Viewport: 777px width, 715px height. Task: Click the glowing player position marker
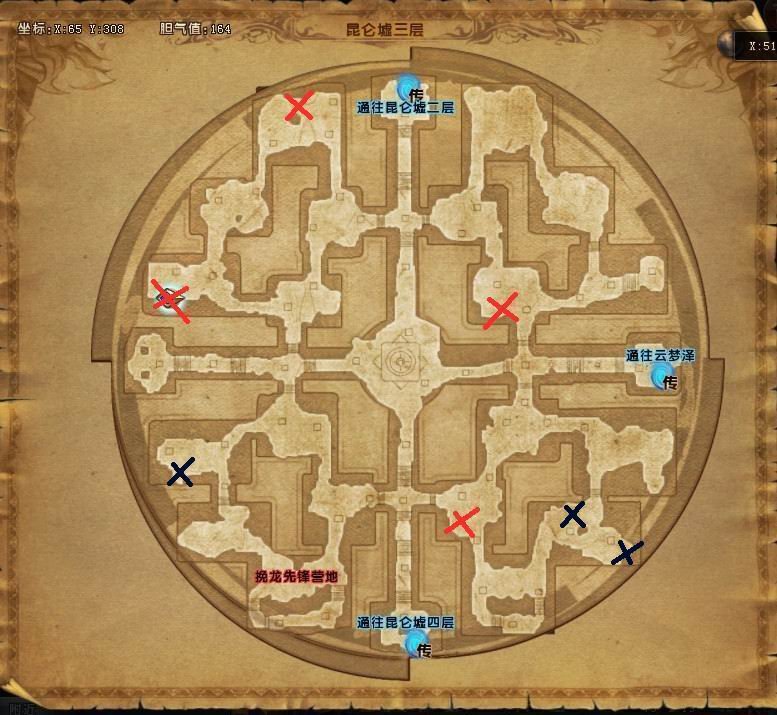(x=170, y=297)
